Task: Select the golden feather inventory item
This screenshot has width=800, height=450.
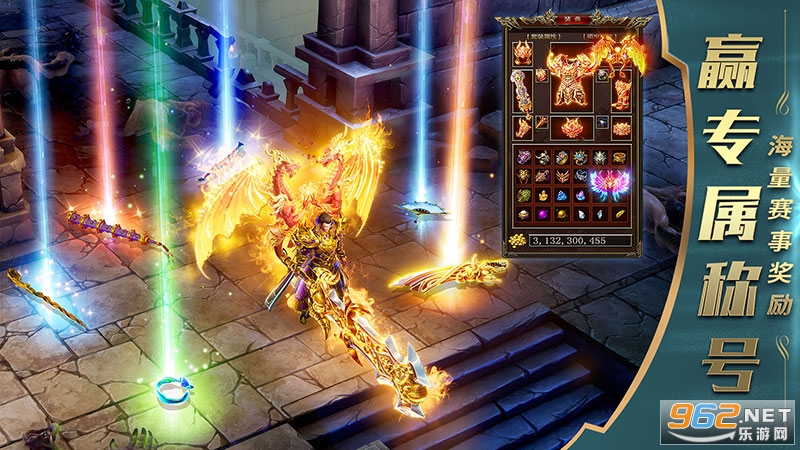Action: 618,214
